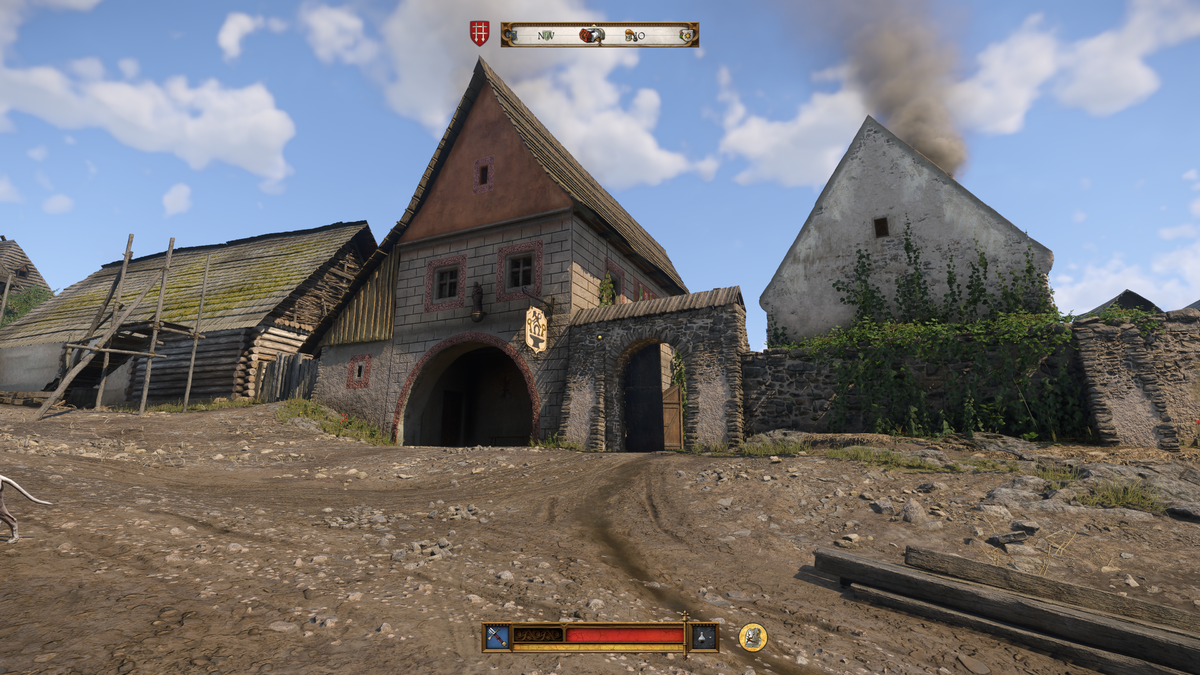This screenshot has height=675, width=1200.
Task: Click the beer mug tavern marker on compass
Action: coord(632,35)
